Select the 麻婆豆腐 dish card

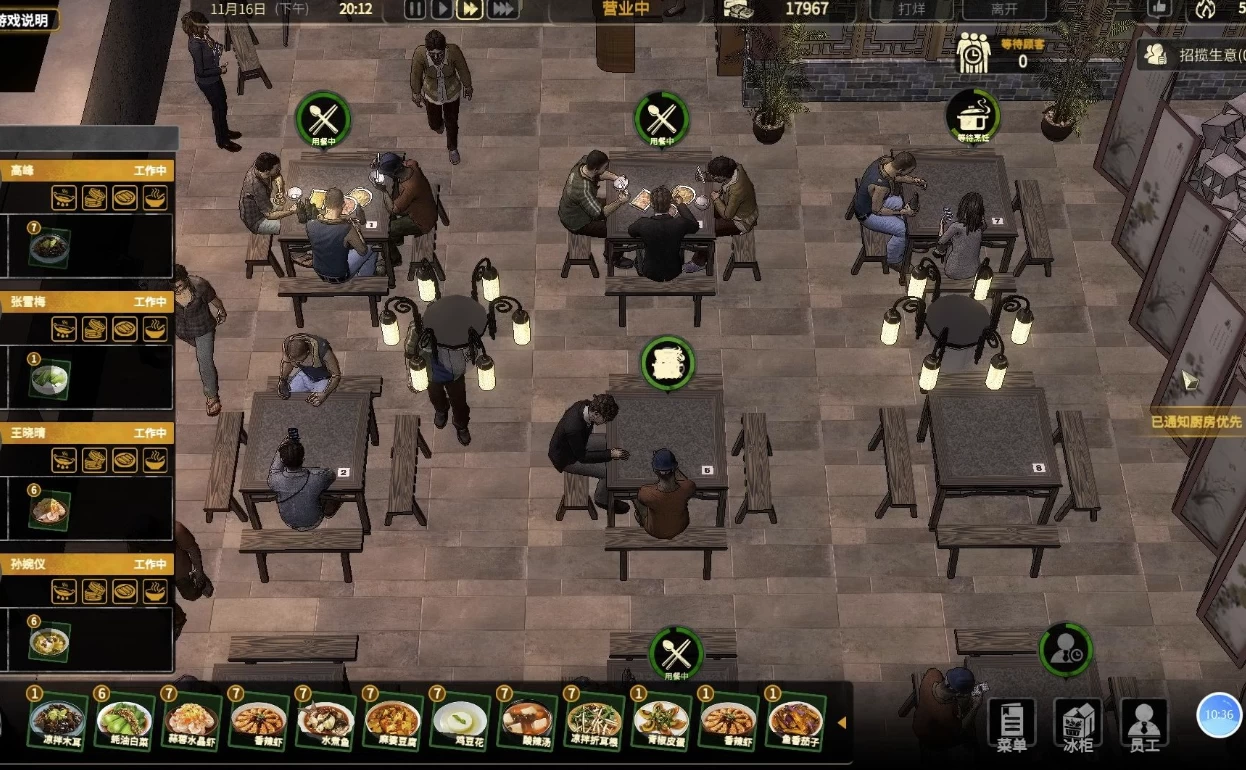pyautogui.click(x=392, y=720)
